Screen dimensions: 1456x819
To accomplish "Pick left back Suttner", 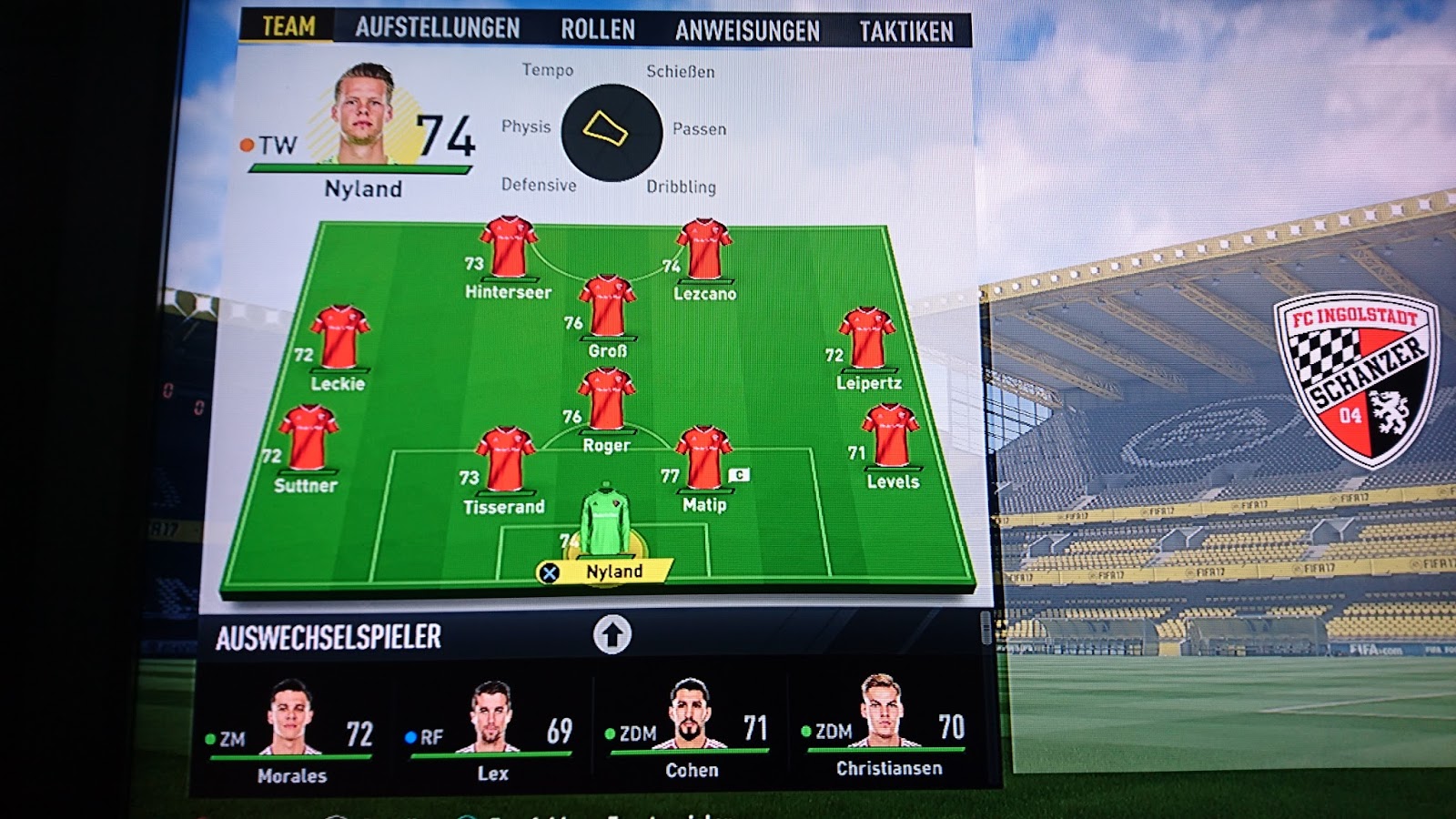I will [x=308, y=440].
